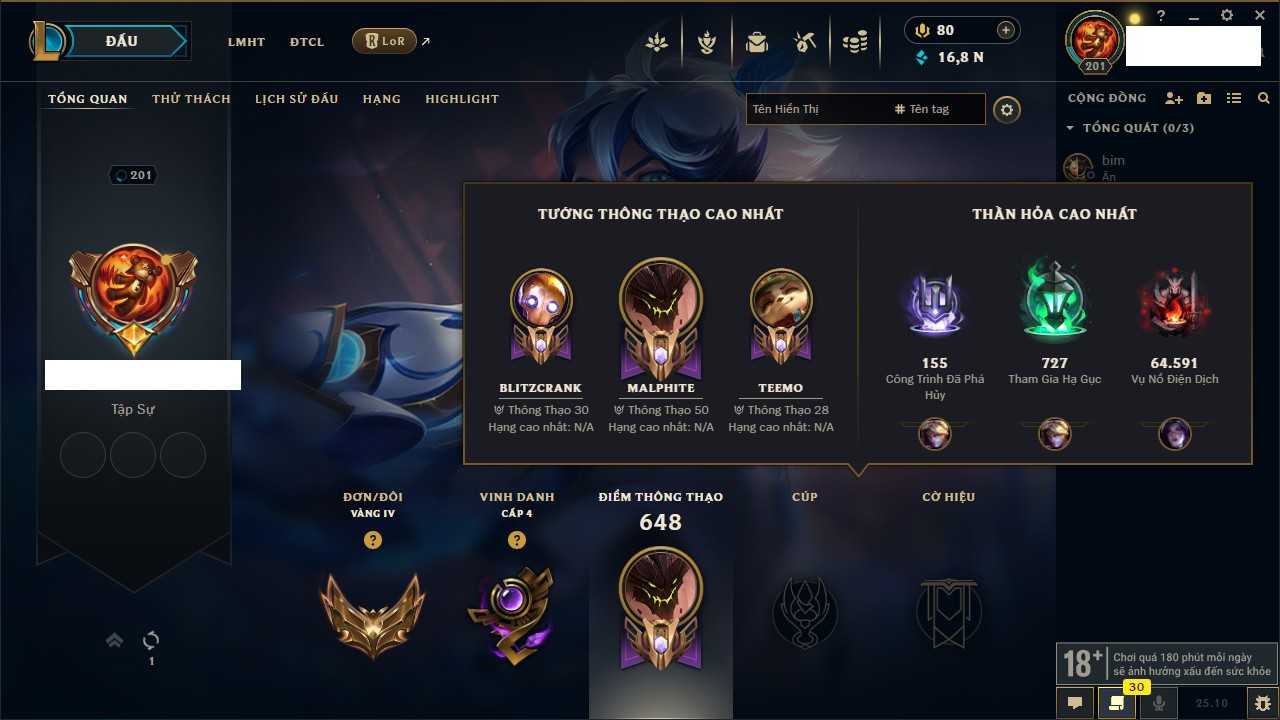This screenshot has height=720, width=1280.
Task: Collapse the TỔNG QUÁT friends group
Action: 1070,128
